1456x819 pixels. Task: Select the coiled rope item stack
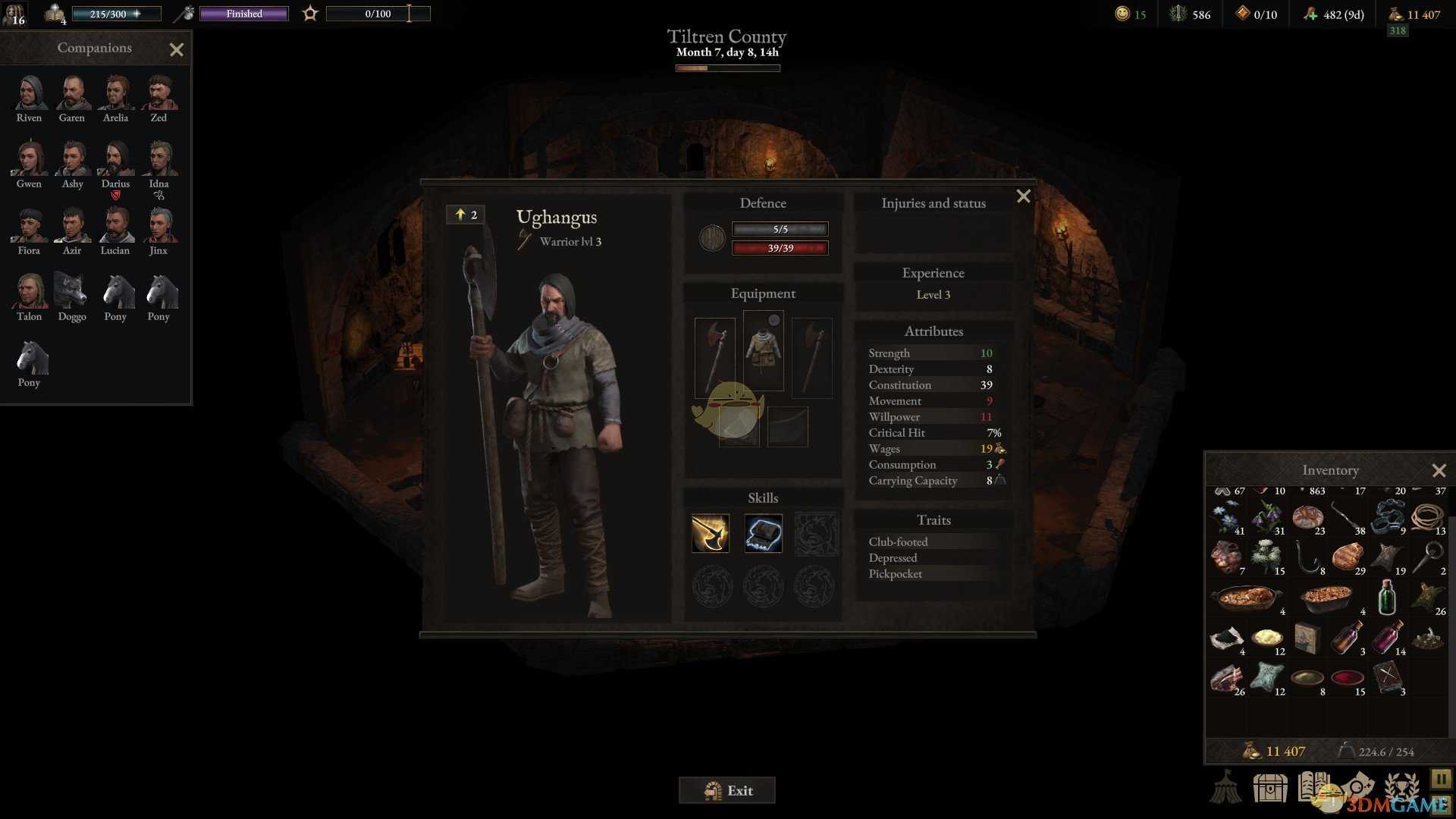[x=1426, y=518]
